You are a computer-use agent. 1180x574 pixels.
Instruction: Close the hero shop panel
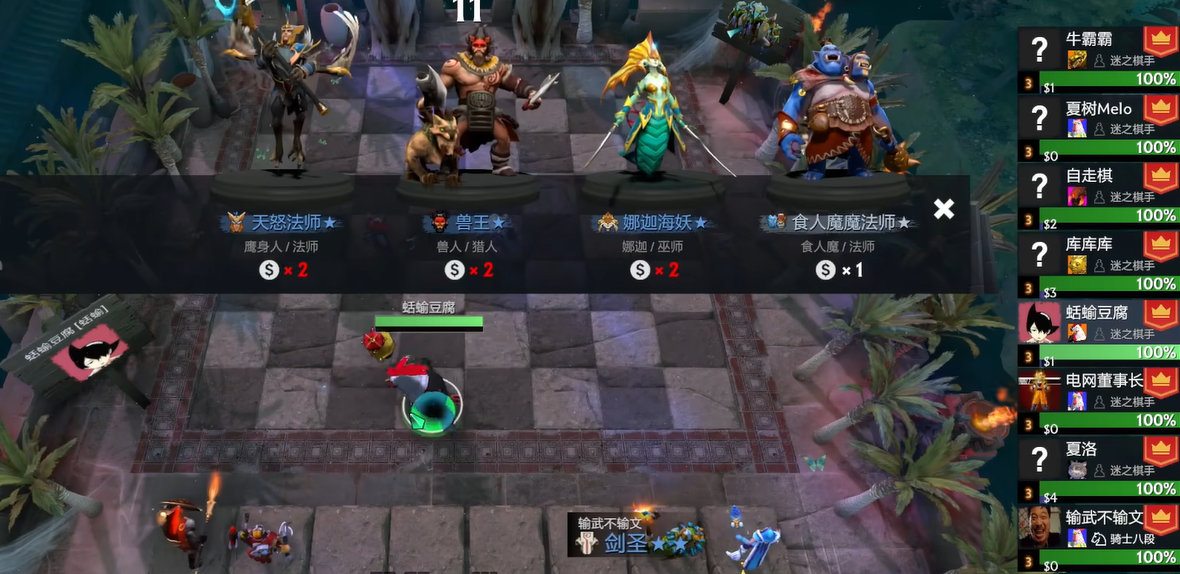coord(943,208)
